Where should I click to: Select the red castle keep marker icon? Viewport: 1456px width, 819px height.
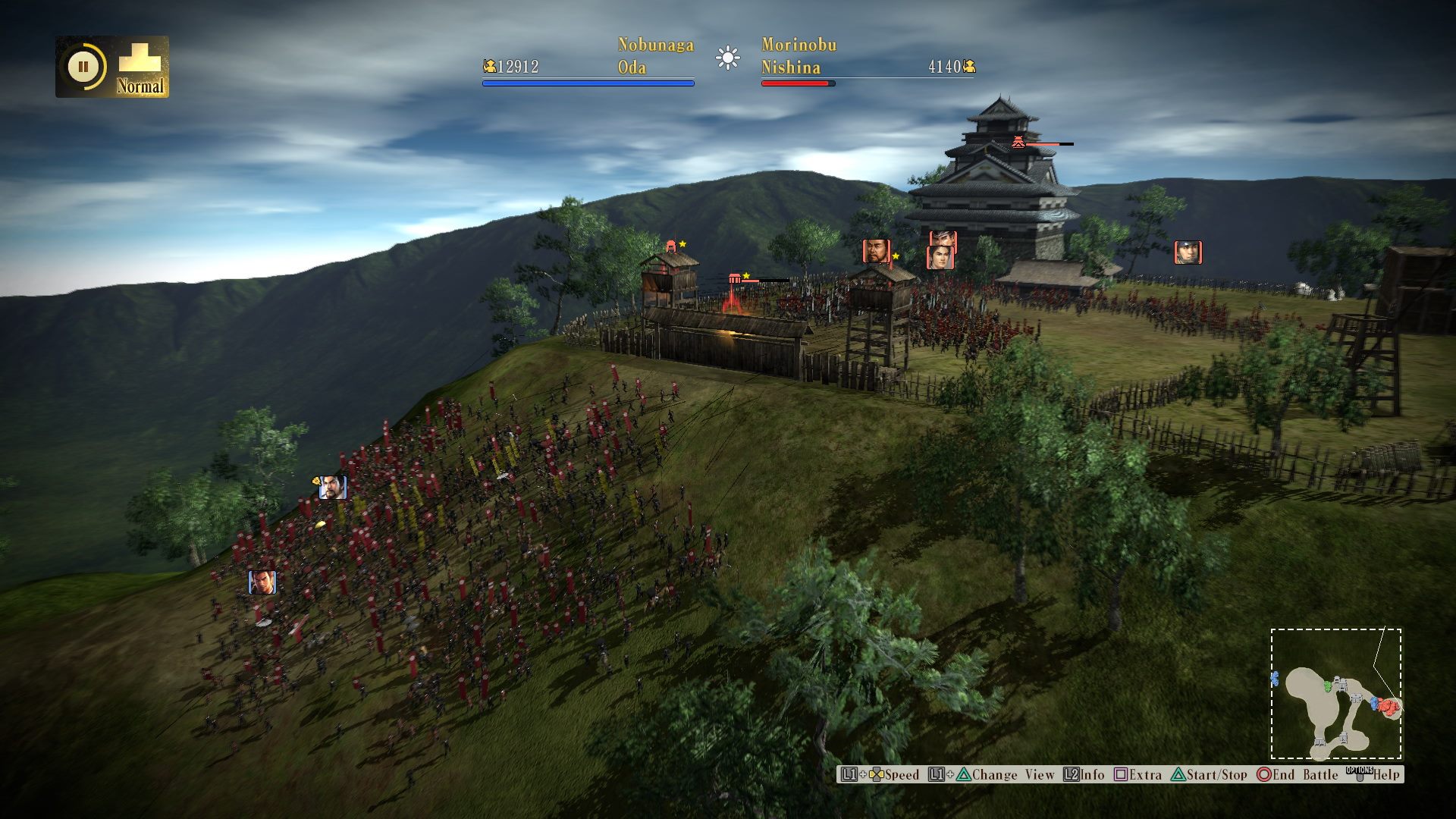coord(1018,142)
